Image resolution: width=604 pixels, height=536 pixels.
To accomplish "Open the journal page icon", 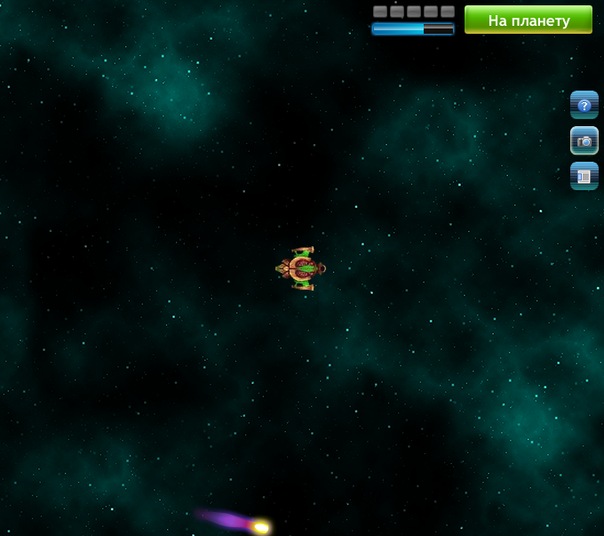I will (584, 176).
